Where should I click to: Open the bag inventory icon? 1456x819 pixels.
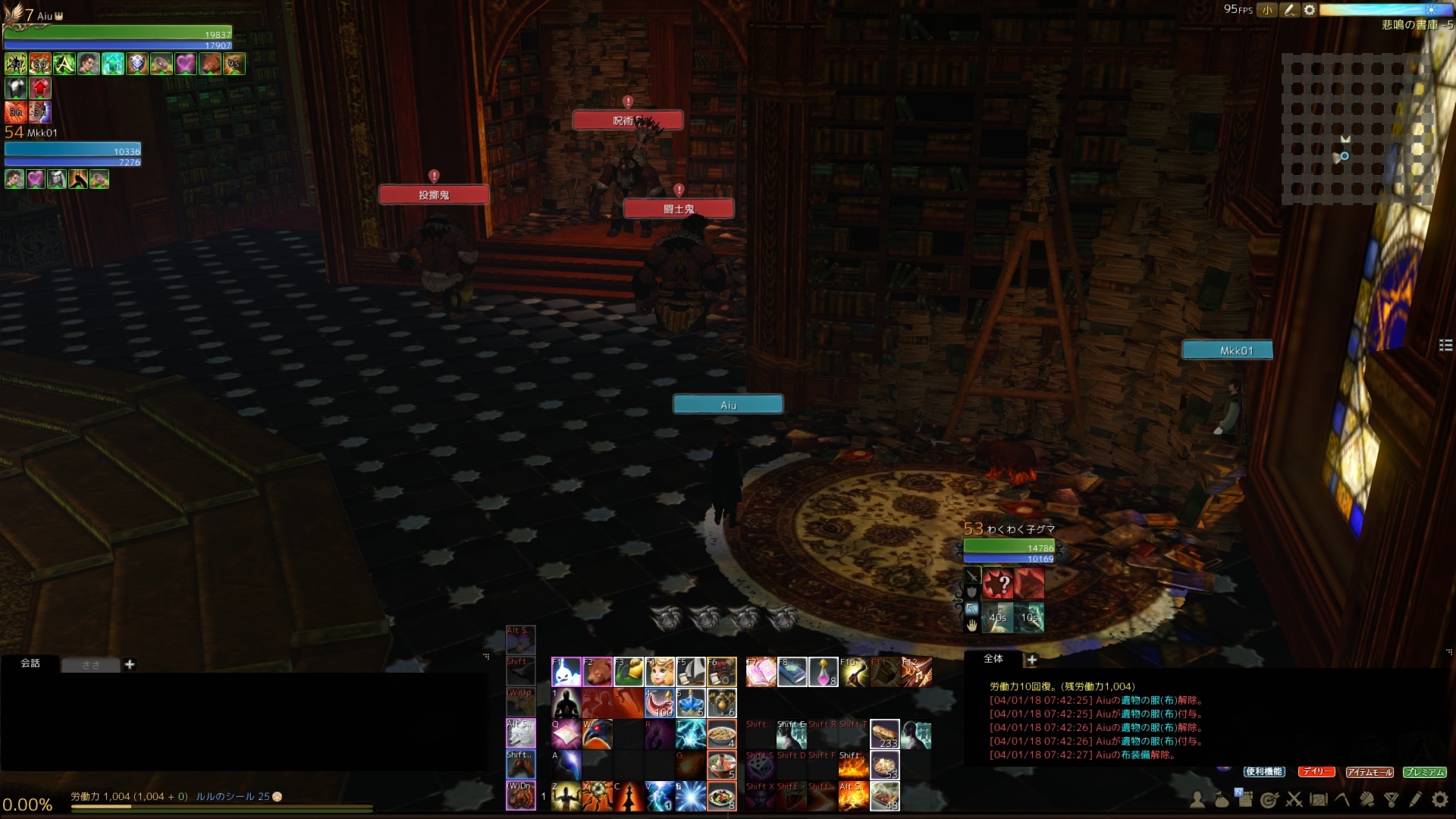coord(1221,799)
